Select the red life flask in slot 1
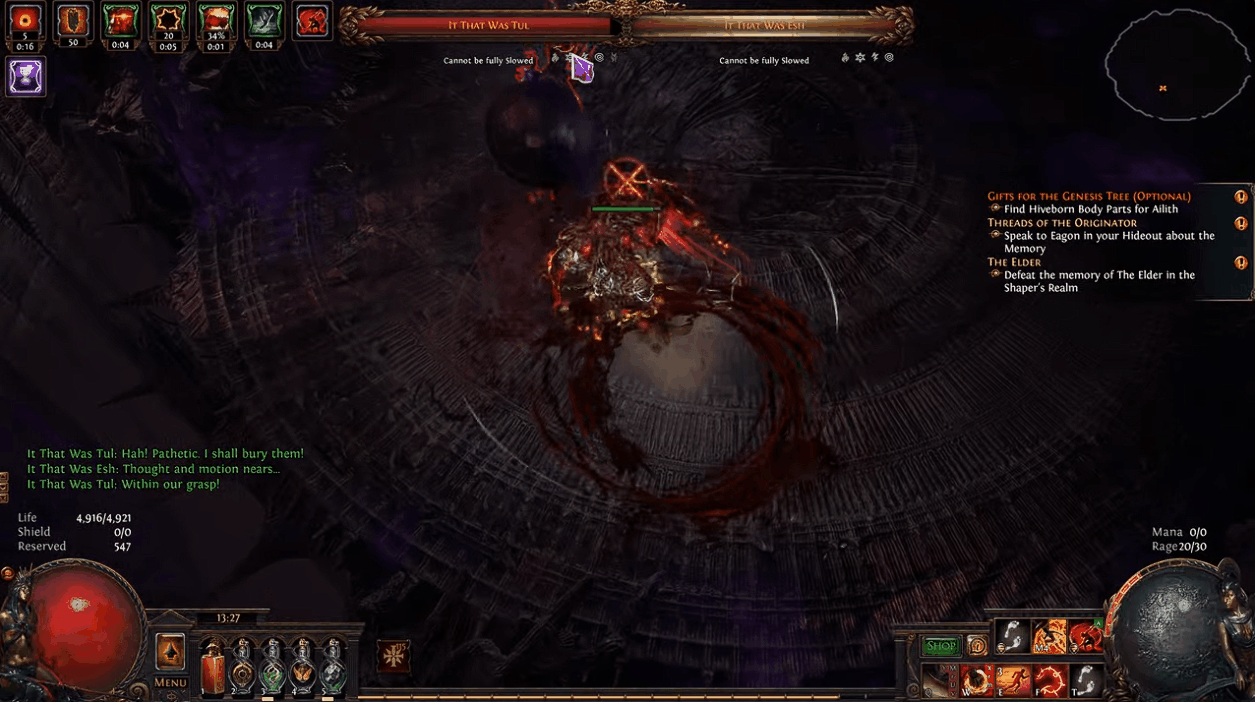This screenshot has height=702, width=1255. [211, 664]
